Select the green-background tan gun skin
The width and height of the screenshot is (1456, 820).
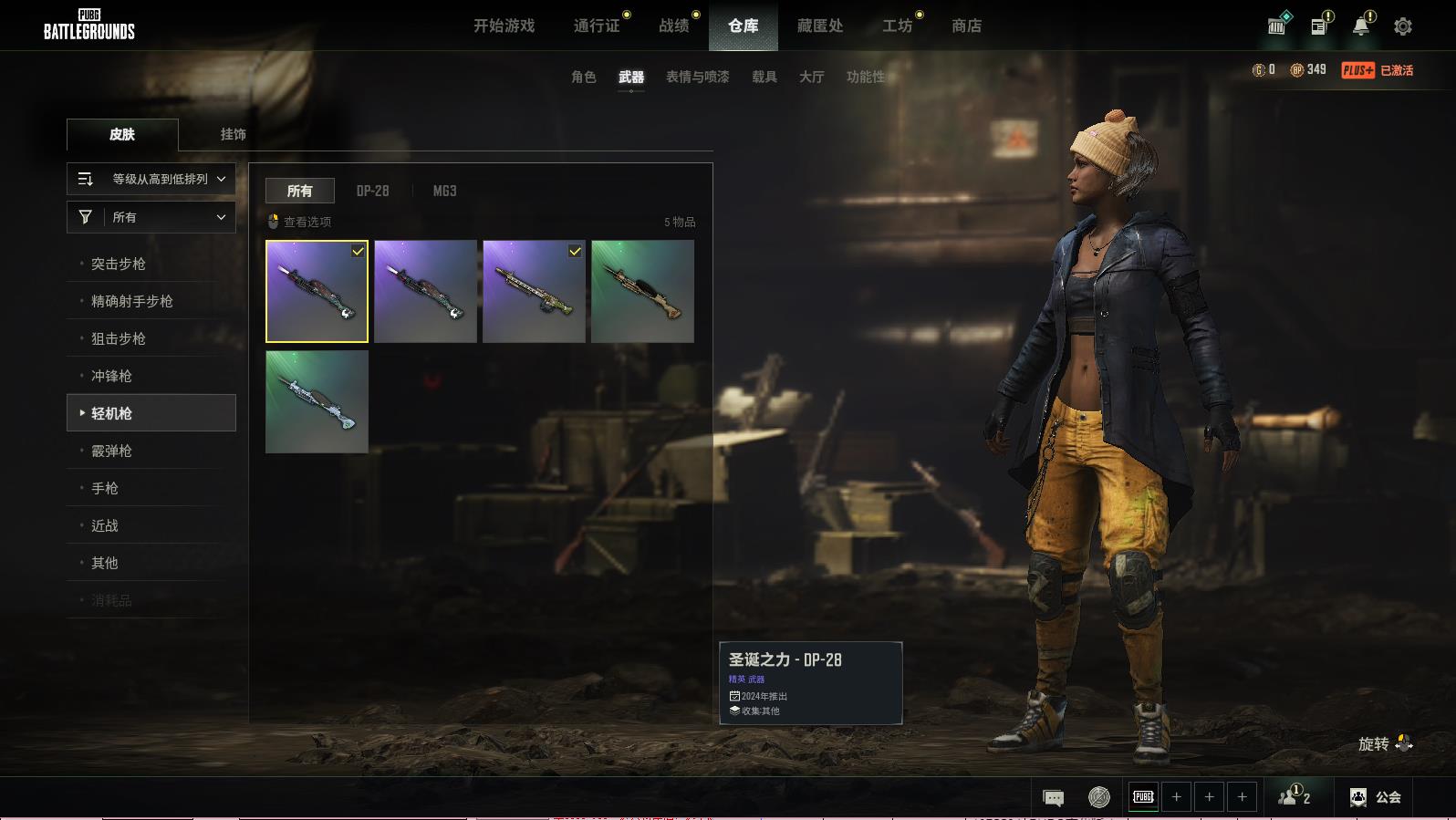click(x=642, y=291)
